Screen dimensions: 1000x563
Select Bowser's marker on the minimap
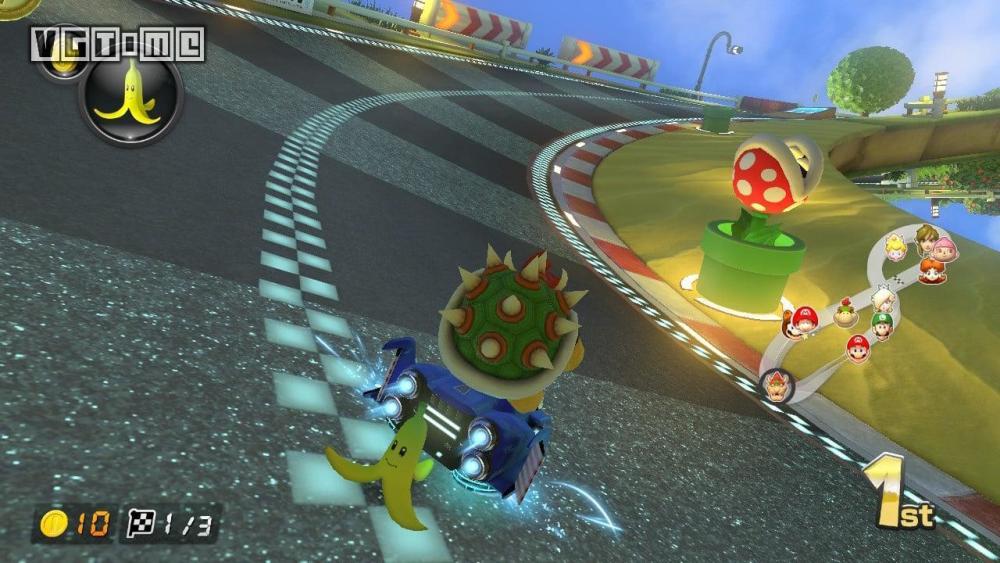pyautogui.click(x=777, y=385)
